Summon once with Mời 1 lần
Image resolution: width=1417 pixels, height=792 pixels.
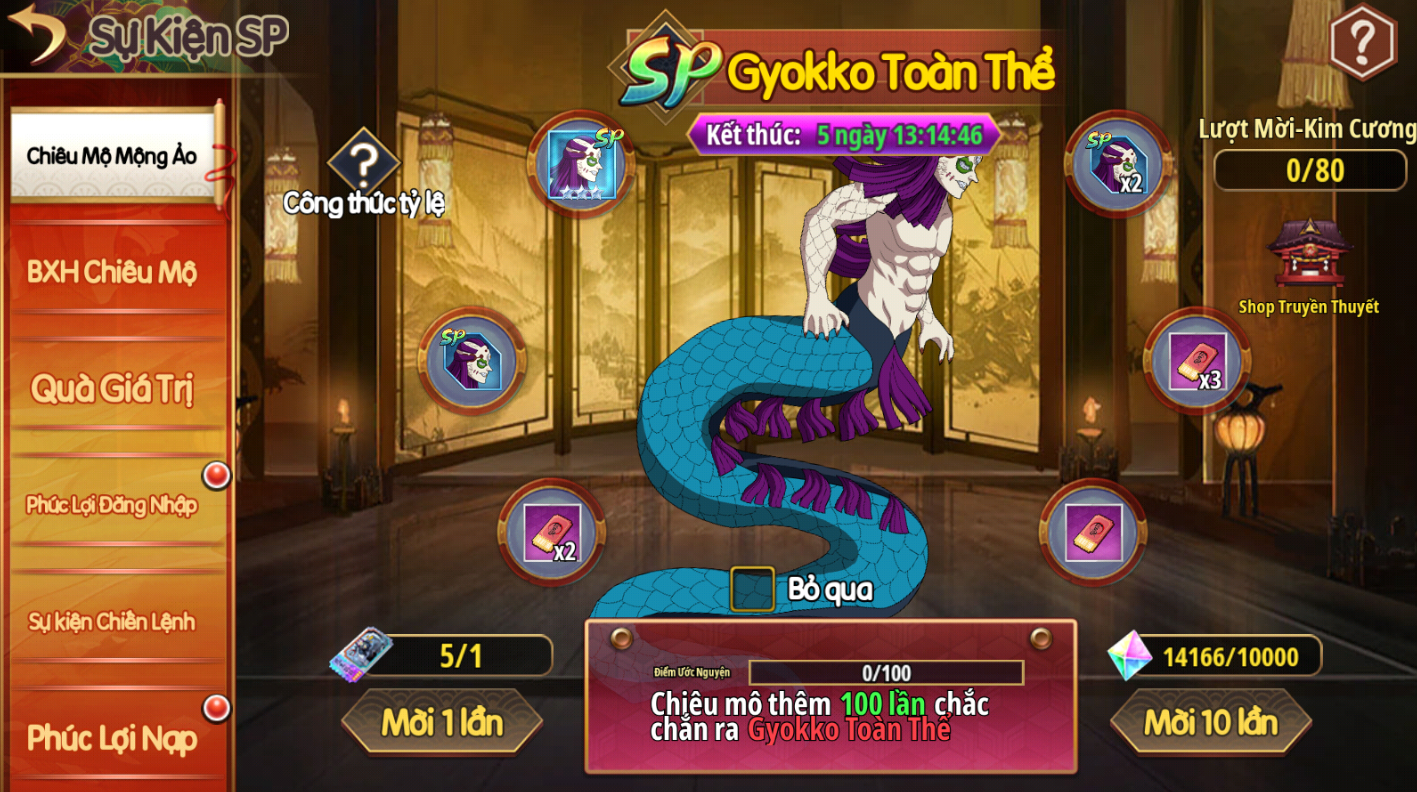coord(442,721)
